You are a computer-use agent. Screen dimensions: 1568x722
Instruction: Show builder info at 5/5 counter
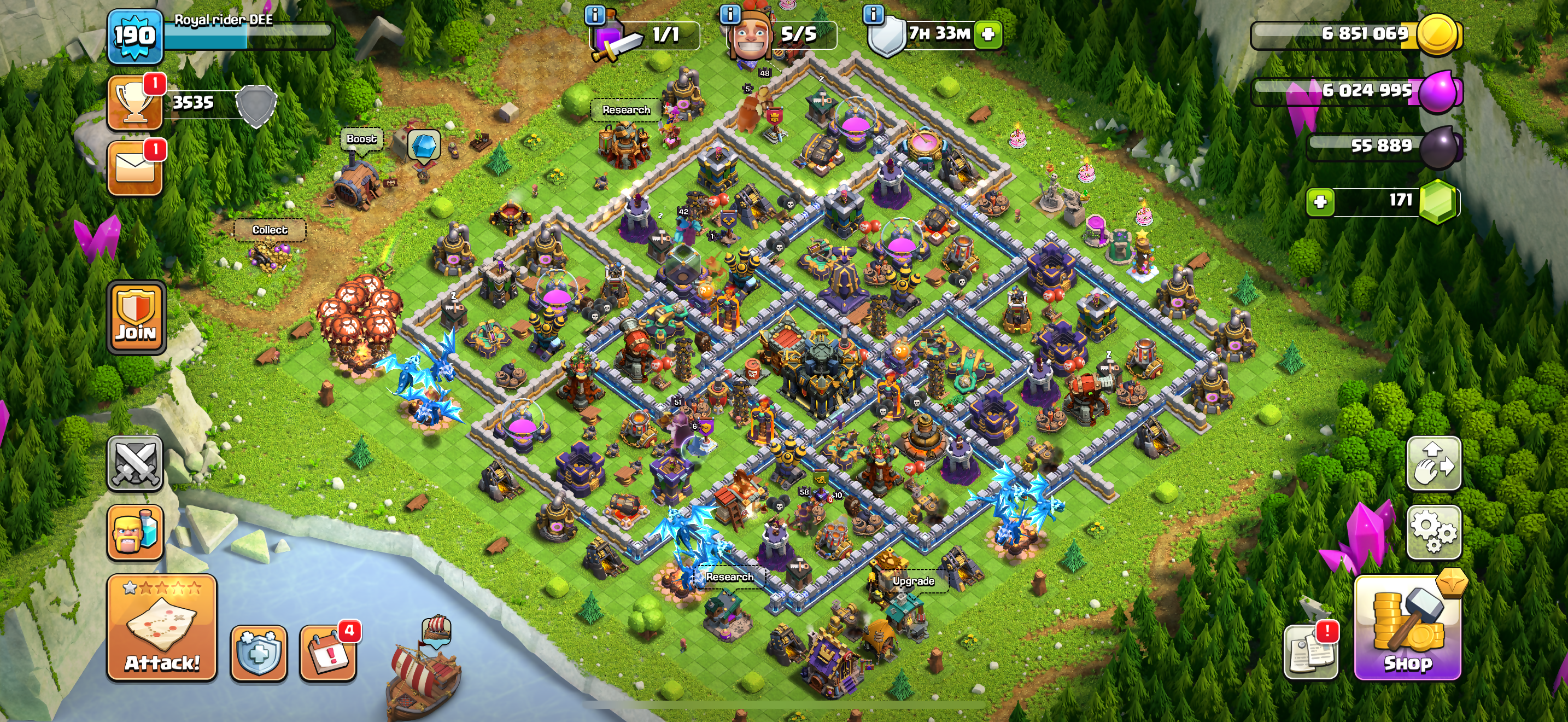(730, 14)
